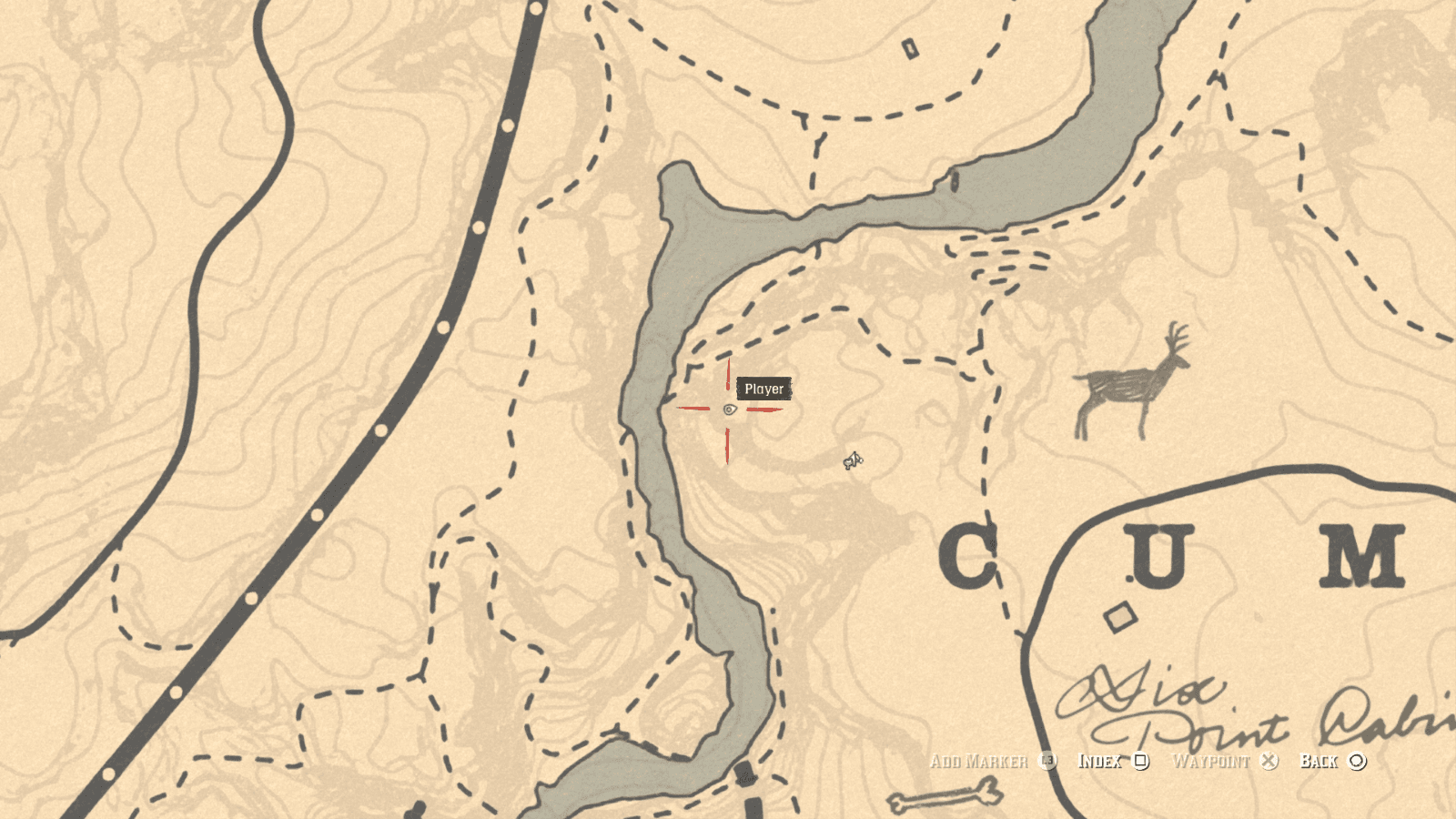Click the L3 stick icon beside Add Marker
This screenshot has height=819, width=1456.
click(1048, 762)
